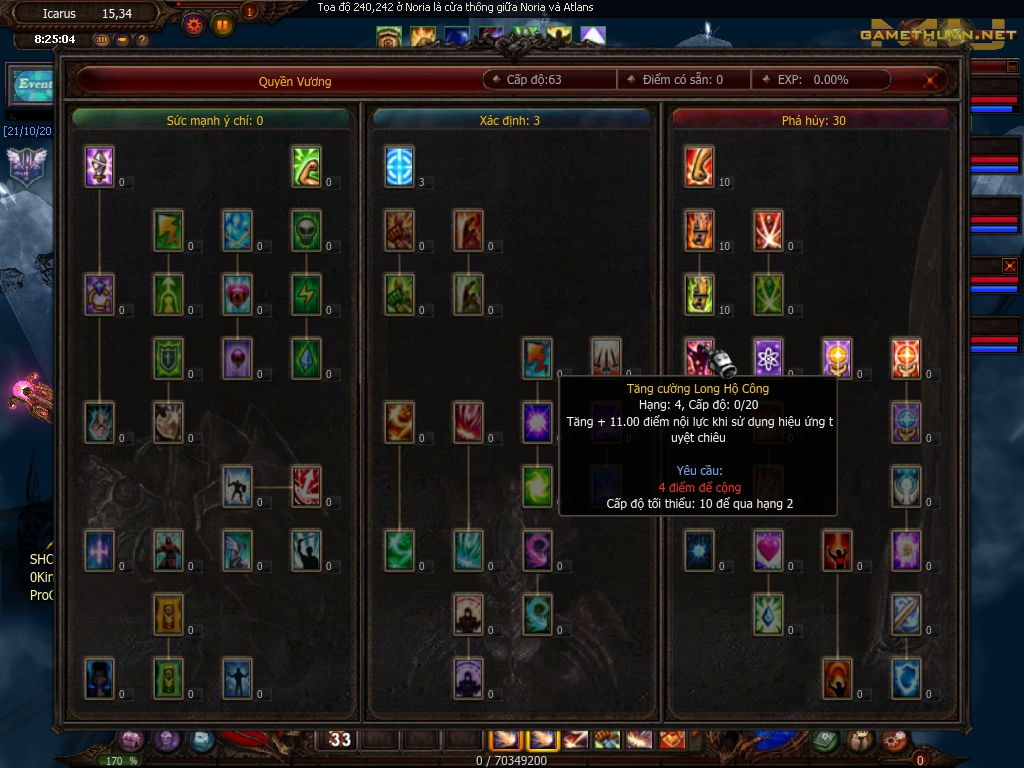This screenshot has height=768, width=1024.
Task: Select the green upward arrow skill
Action: coord(168,294)
